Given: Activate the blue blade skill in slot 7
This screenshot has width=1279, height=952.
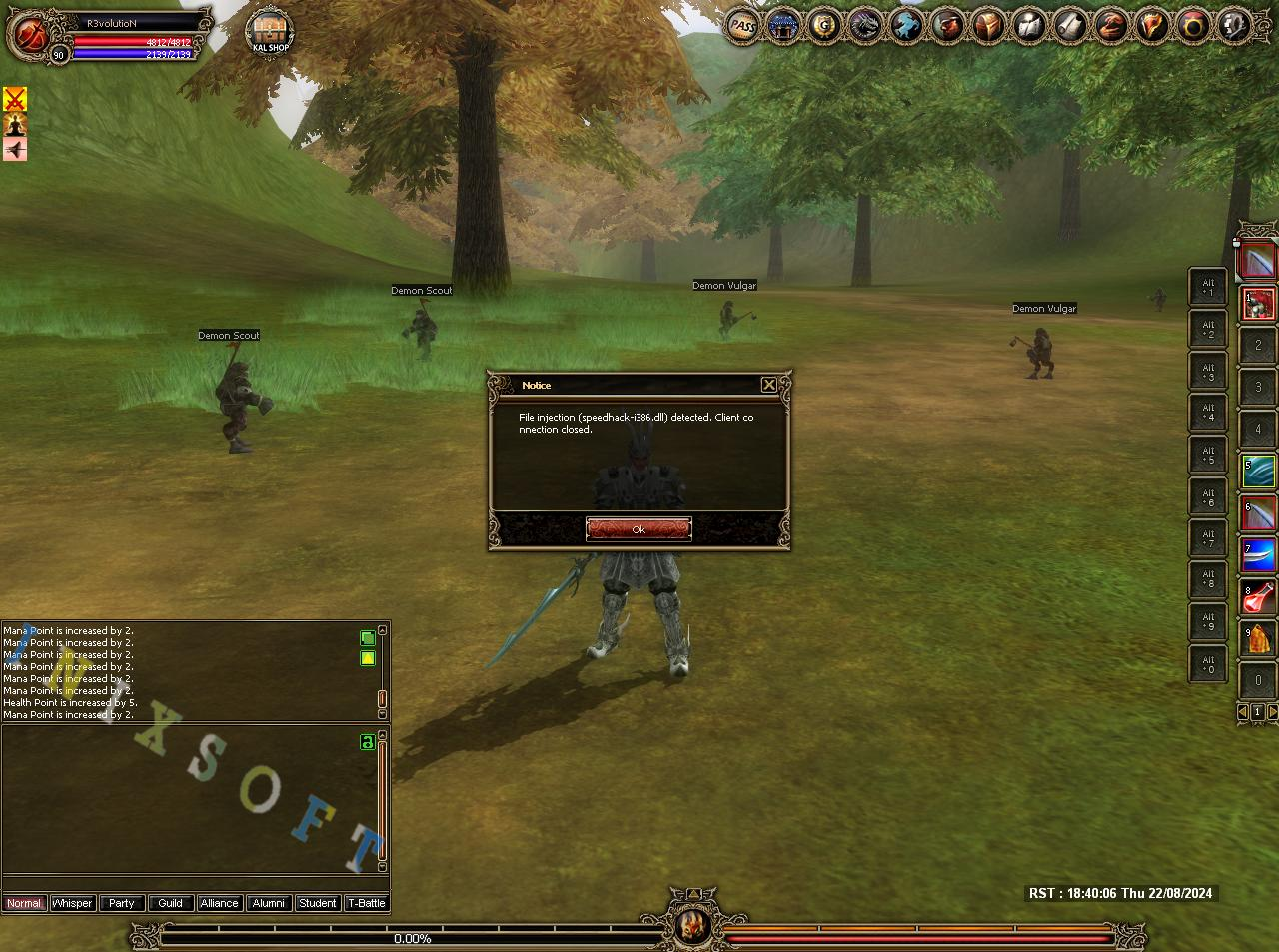Looking at the screenshot, I should point(1259,555).
